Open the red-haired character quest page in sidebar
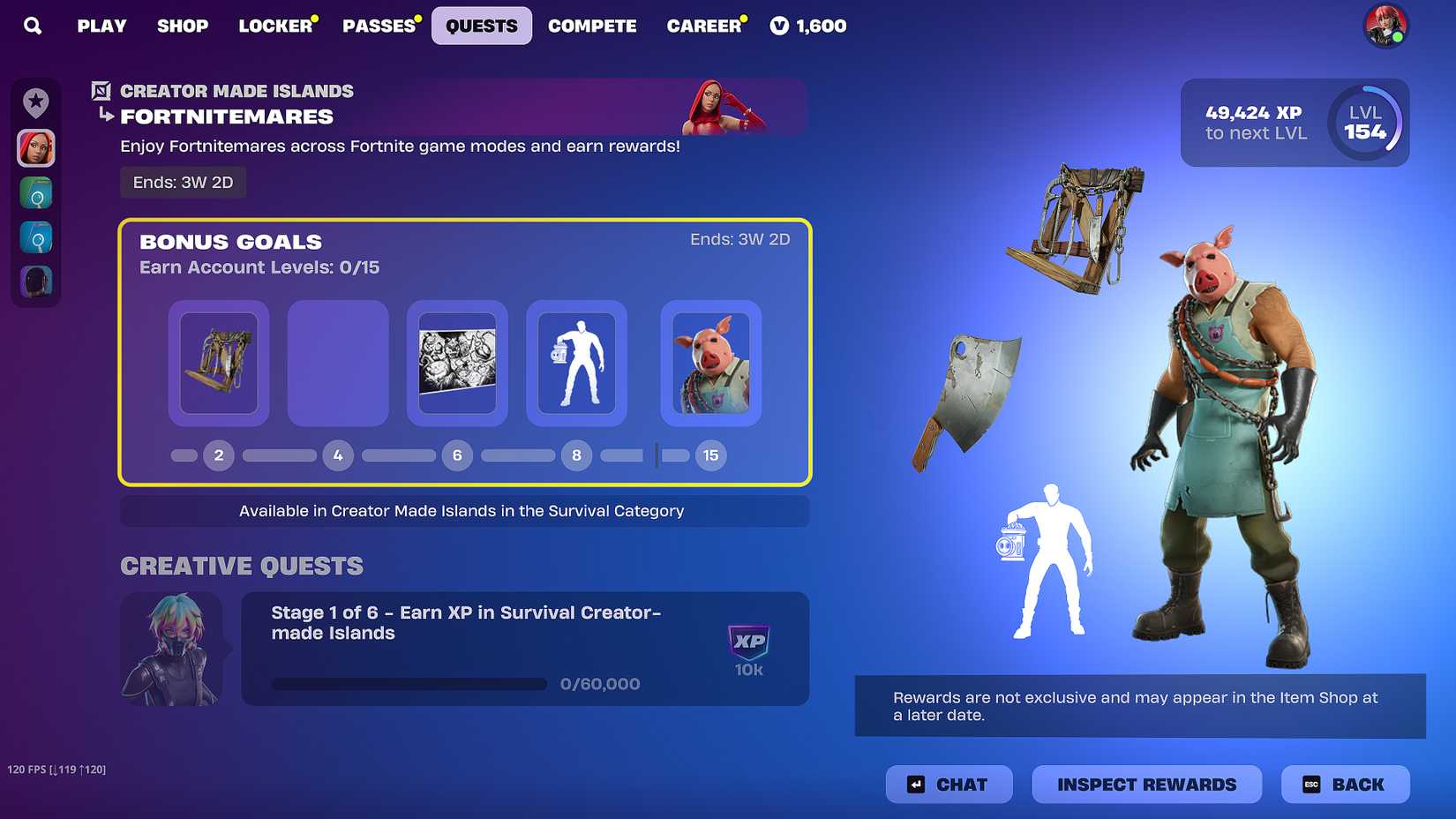1456x819 pixels. coord(34,148)
